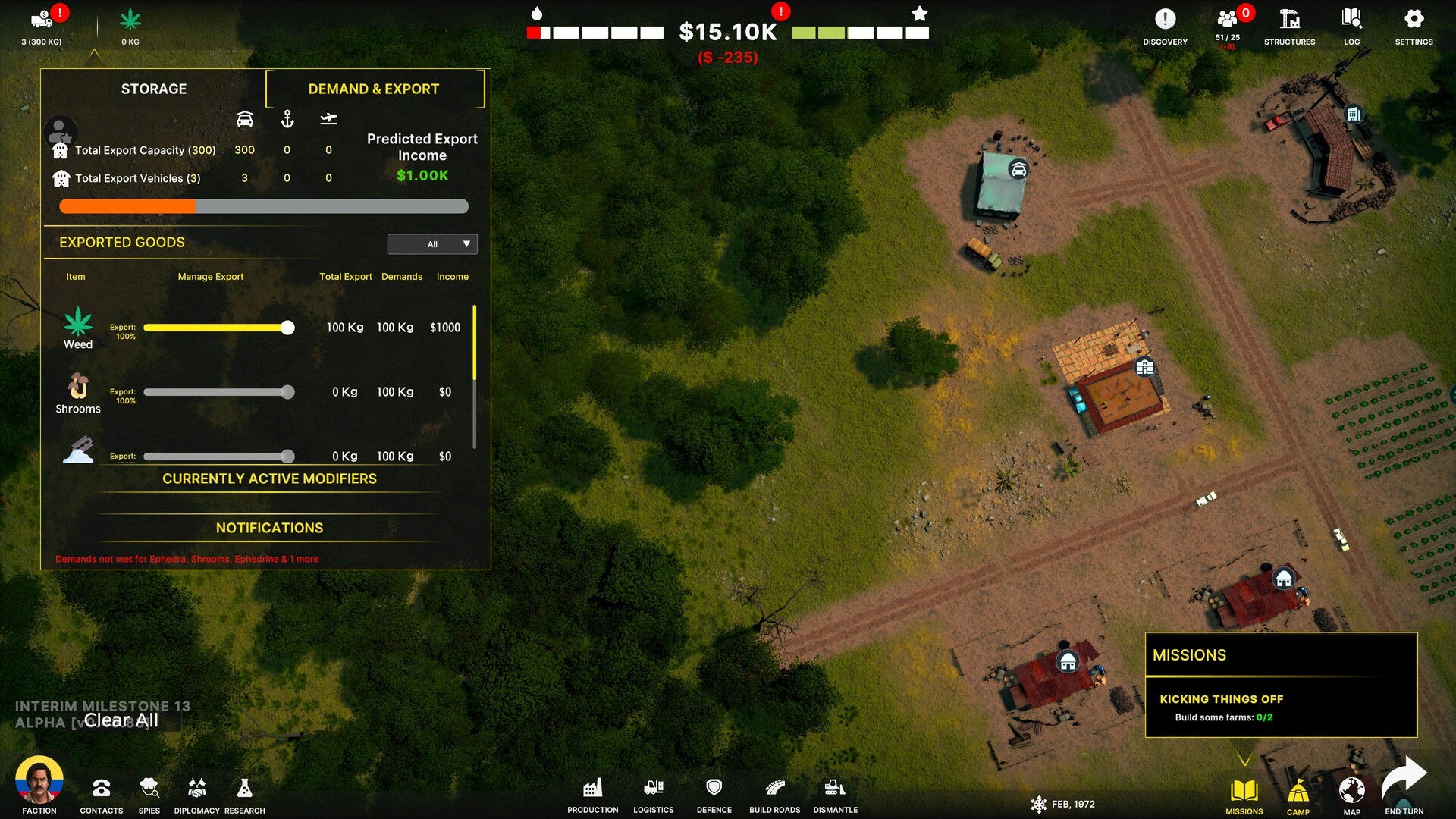
Task: Select the Dismantle tool
Action: (835, 794)
